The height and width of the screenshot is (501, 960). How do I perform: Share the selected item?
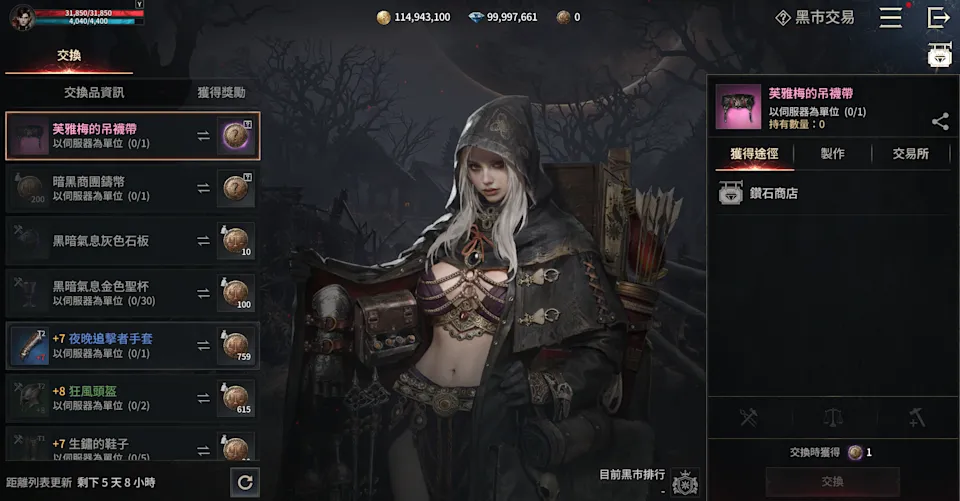940,122
